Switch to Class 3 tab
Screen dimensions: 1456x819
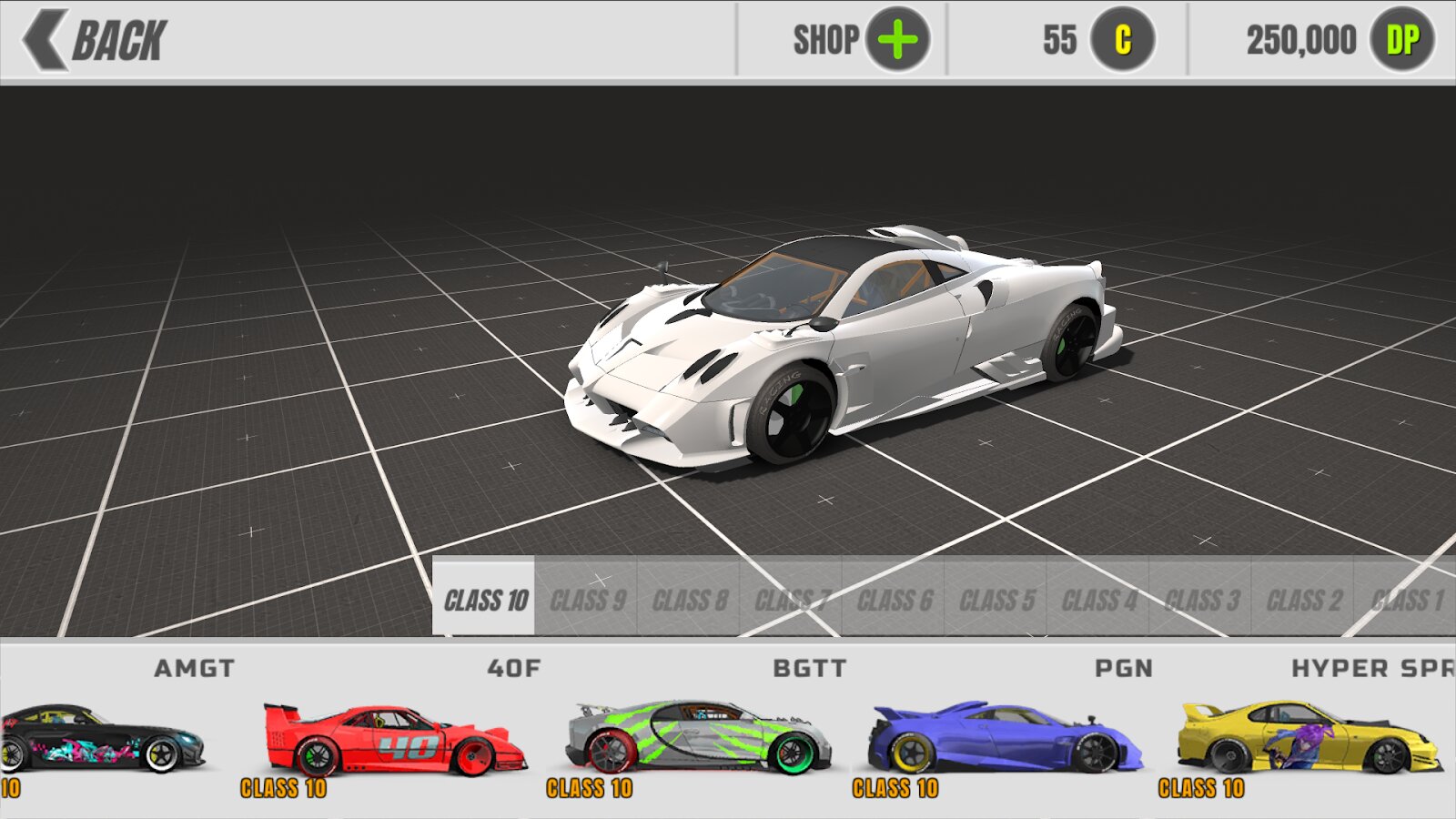coord(1201,600)
